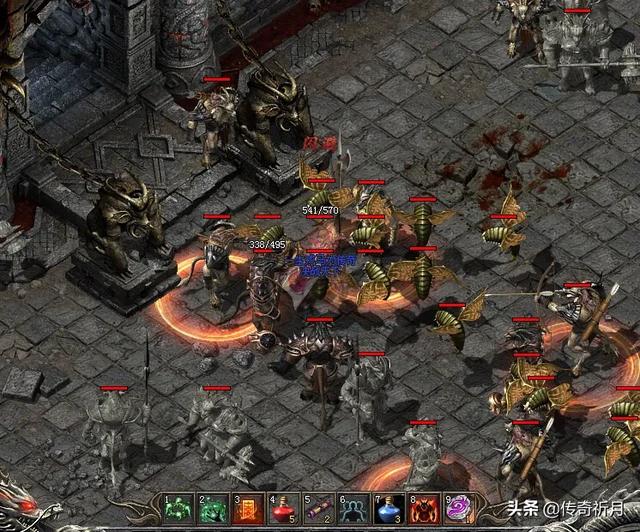
Task: Select the purple swirl skill in slot 9
Action: tap(458, 509)
